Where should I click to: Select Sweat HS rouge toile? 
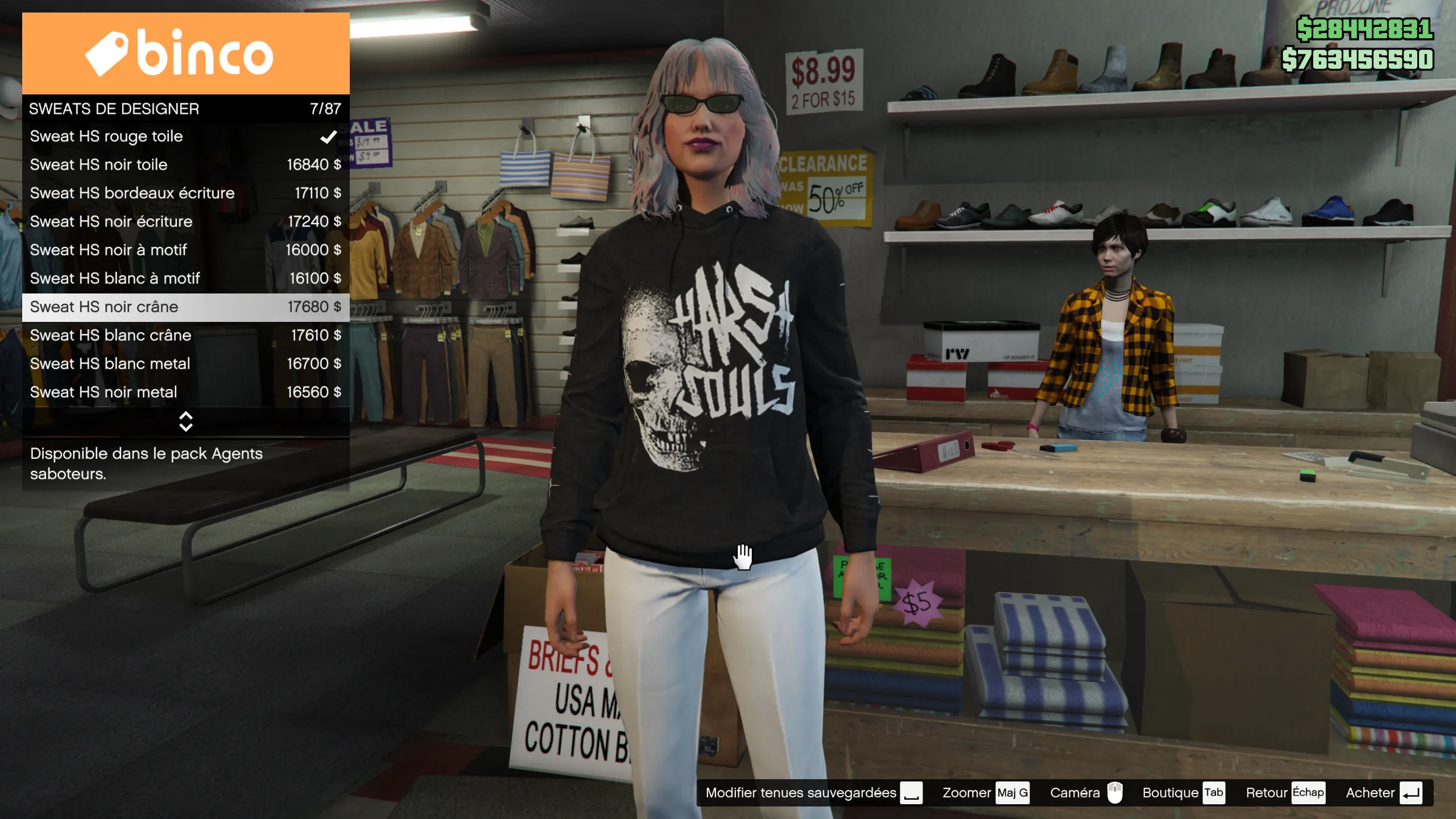(185, 136)
